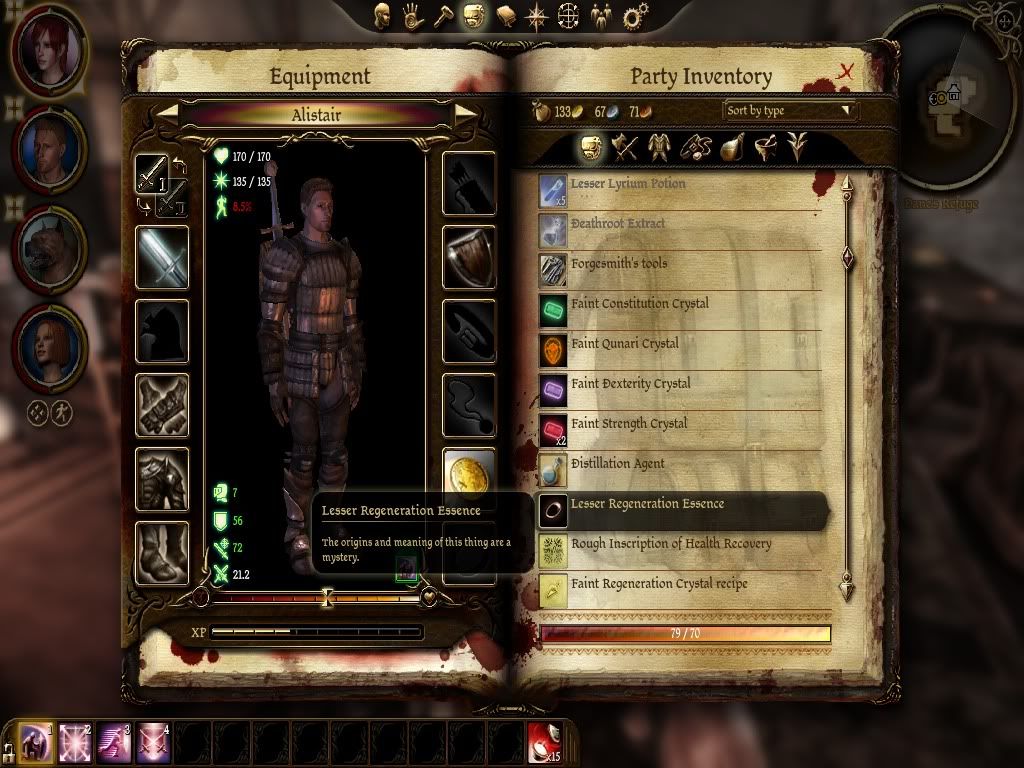The image size is (1024, 768).
Task: Click the equipped shield slot
Action: (469, 257)
